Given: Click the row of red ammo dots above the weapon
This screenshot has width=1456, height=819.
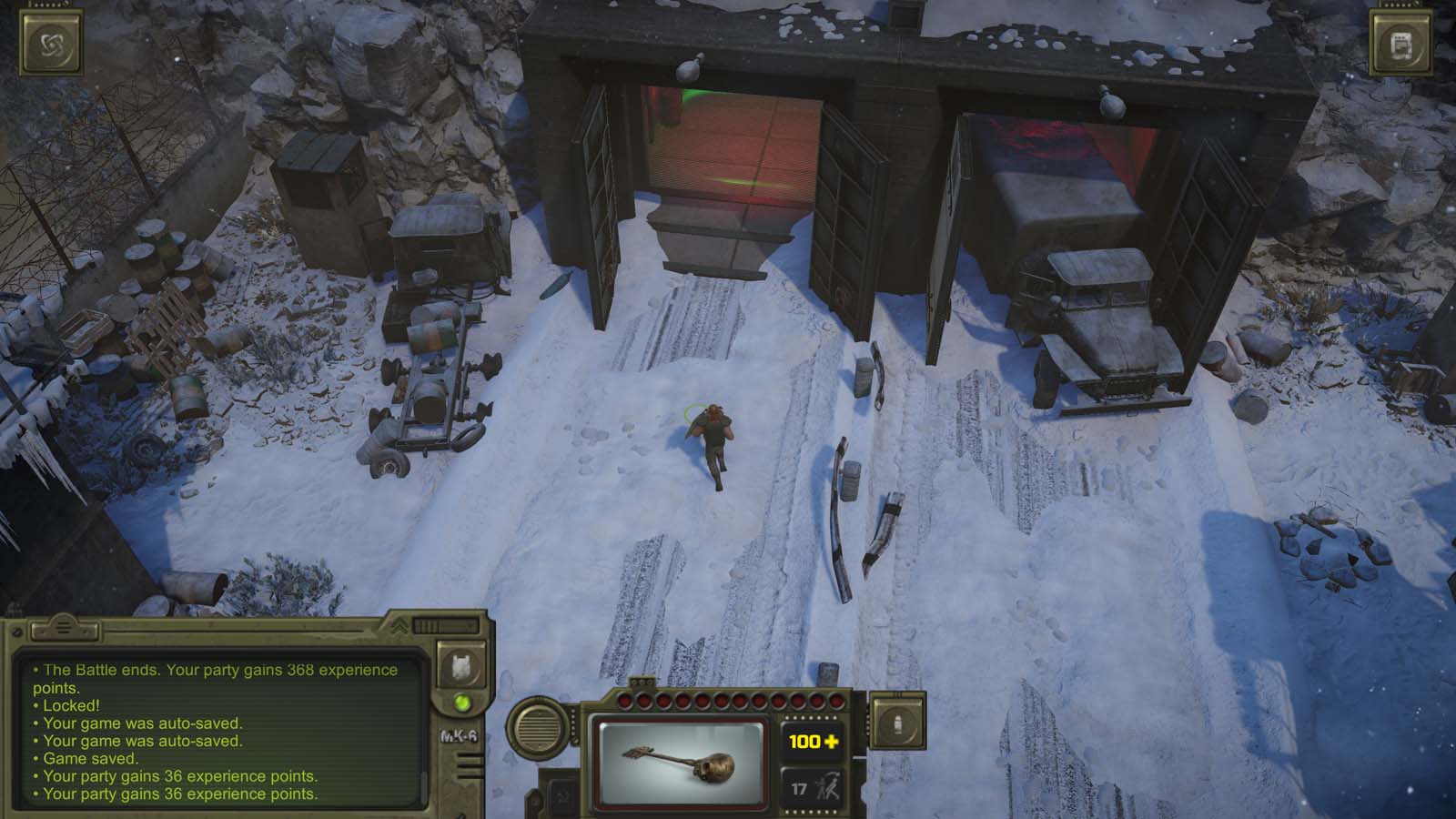Looking at the screenshot, I should [x=728, y=701].
